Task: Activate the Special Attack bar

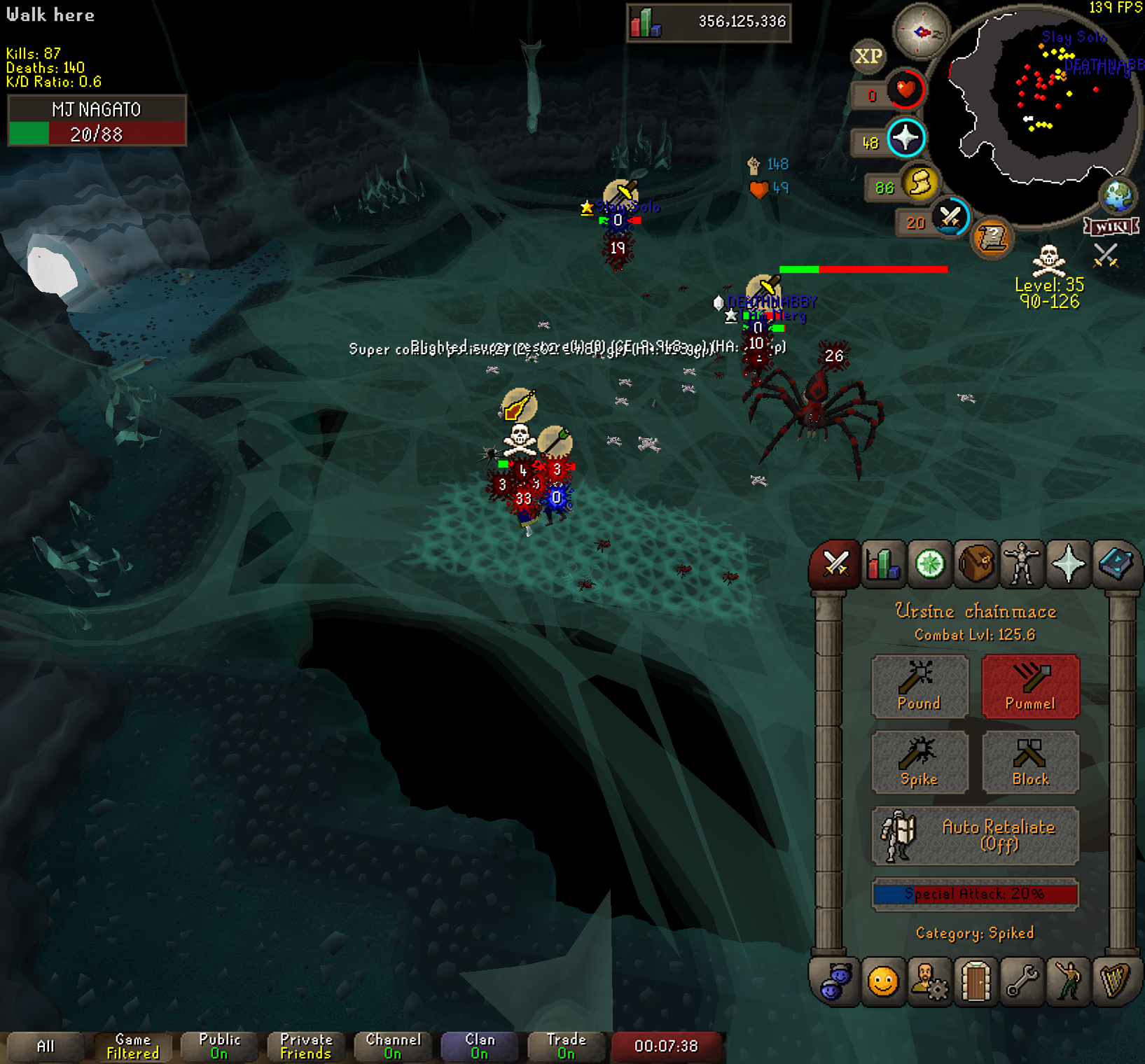Action: (x=975, y=894)
